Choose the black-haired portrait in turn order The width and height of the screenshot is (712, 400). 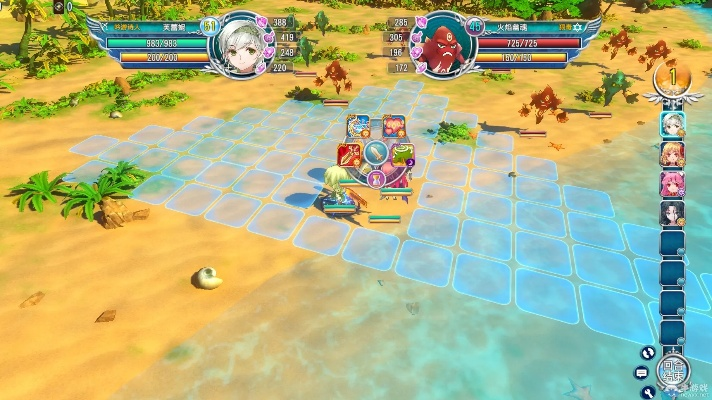(x=672, y=214)
